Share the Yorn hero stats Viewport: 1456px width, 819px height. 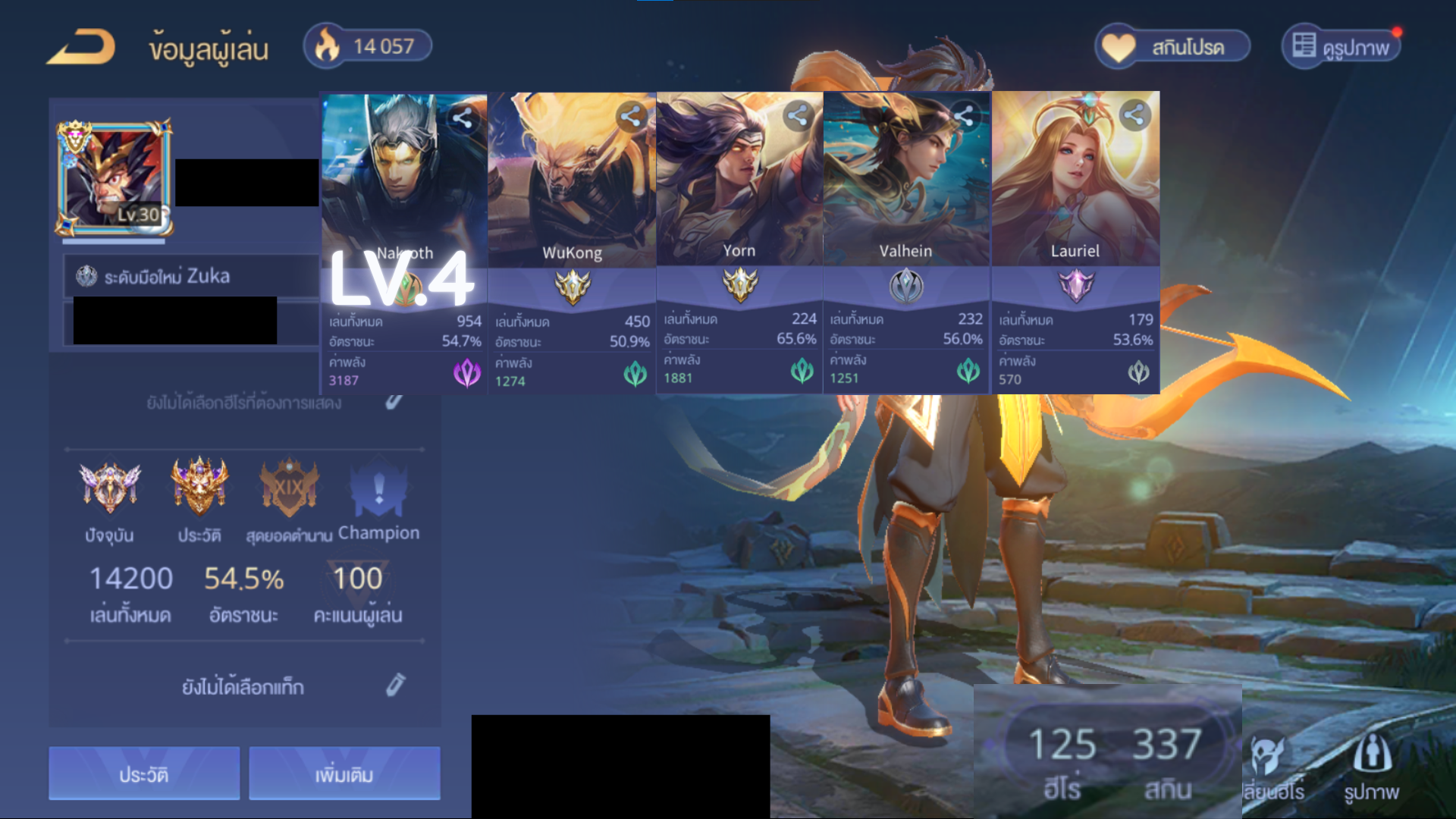point(797,116)
